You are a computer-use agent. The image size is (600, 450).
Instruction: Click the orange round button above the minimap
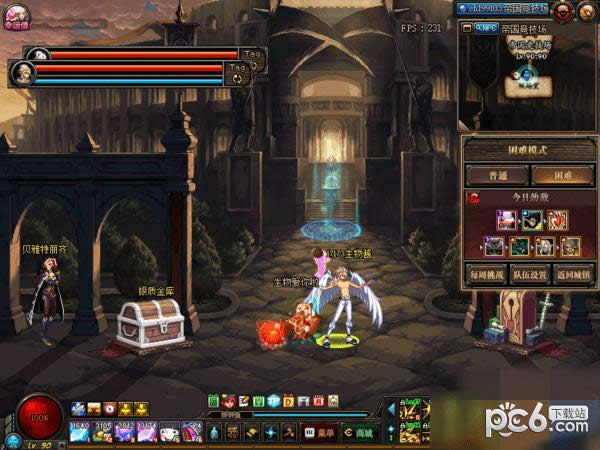pos(587,10)
